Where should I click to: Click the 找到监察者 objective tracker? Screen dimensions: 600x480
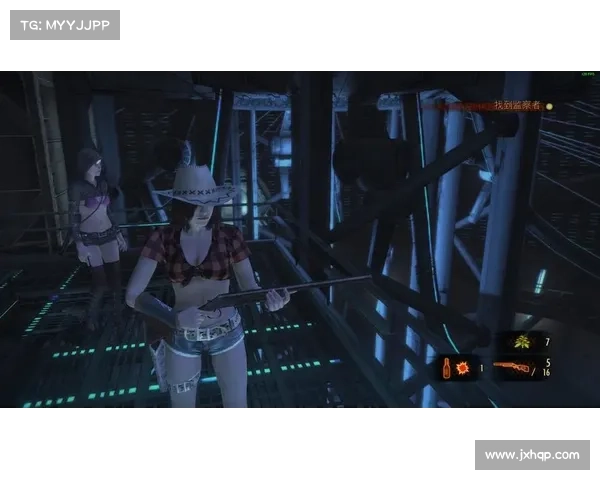pos(517,105)
